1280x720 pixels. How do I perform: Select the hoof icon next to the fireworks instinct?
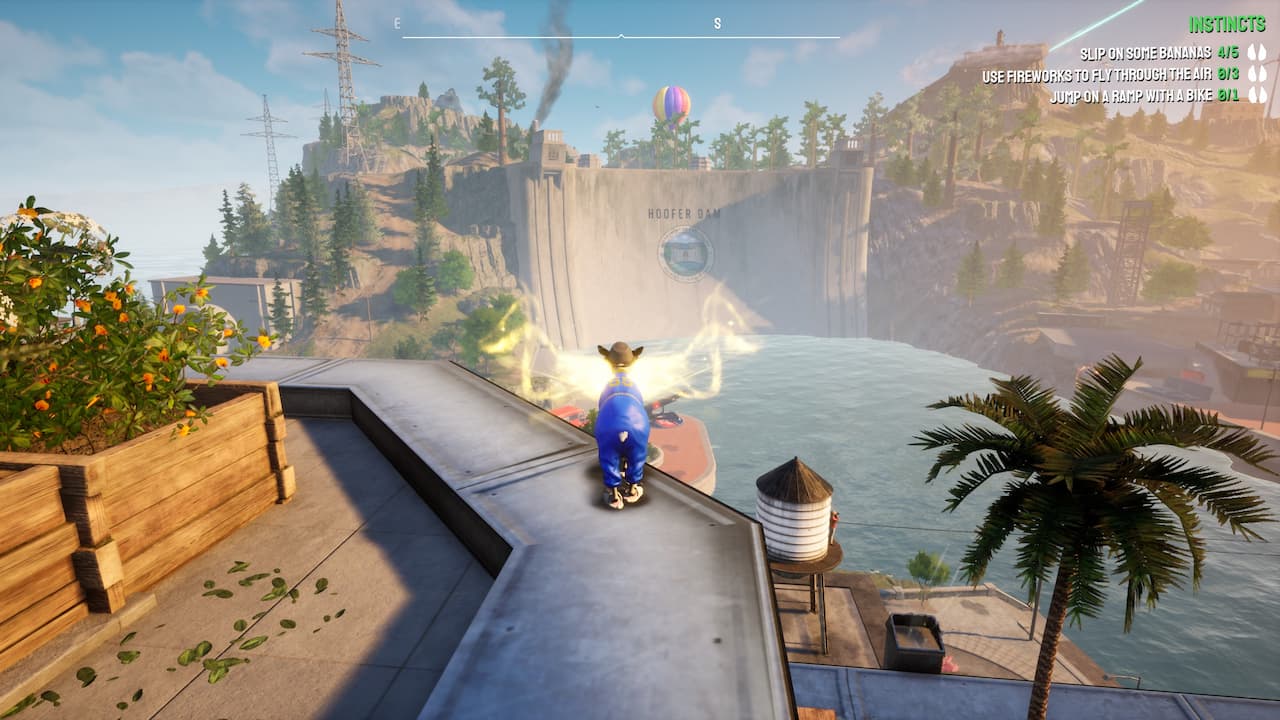click(x=1253, y=72)
